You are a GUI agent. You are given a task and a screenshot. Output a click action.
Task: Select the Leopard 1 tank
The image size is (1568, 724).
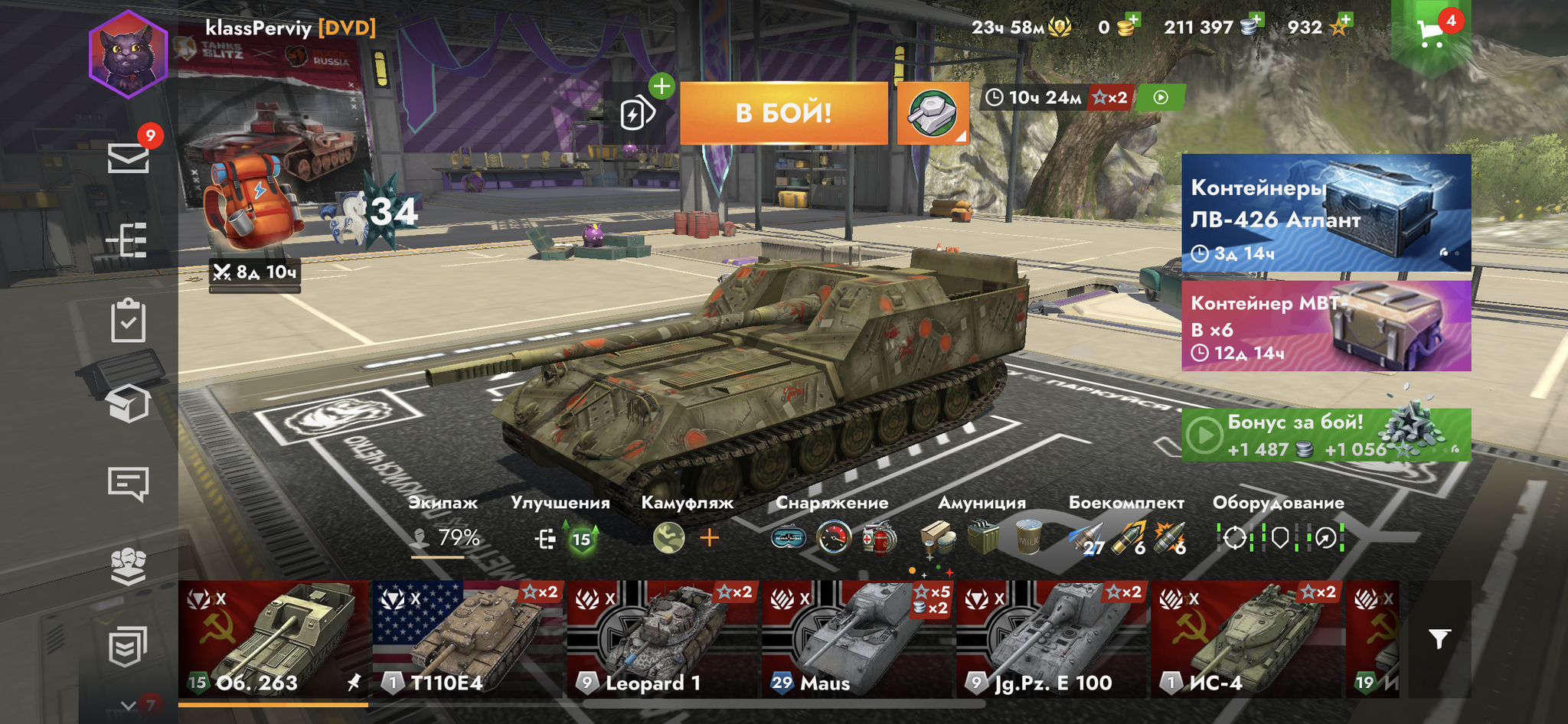click(663, 640)
